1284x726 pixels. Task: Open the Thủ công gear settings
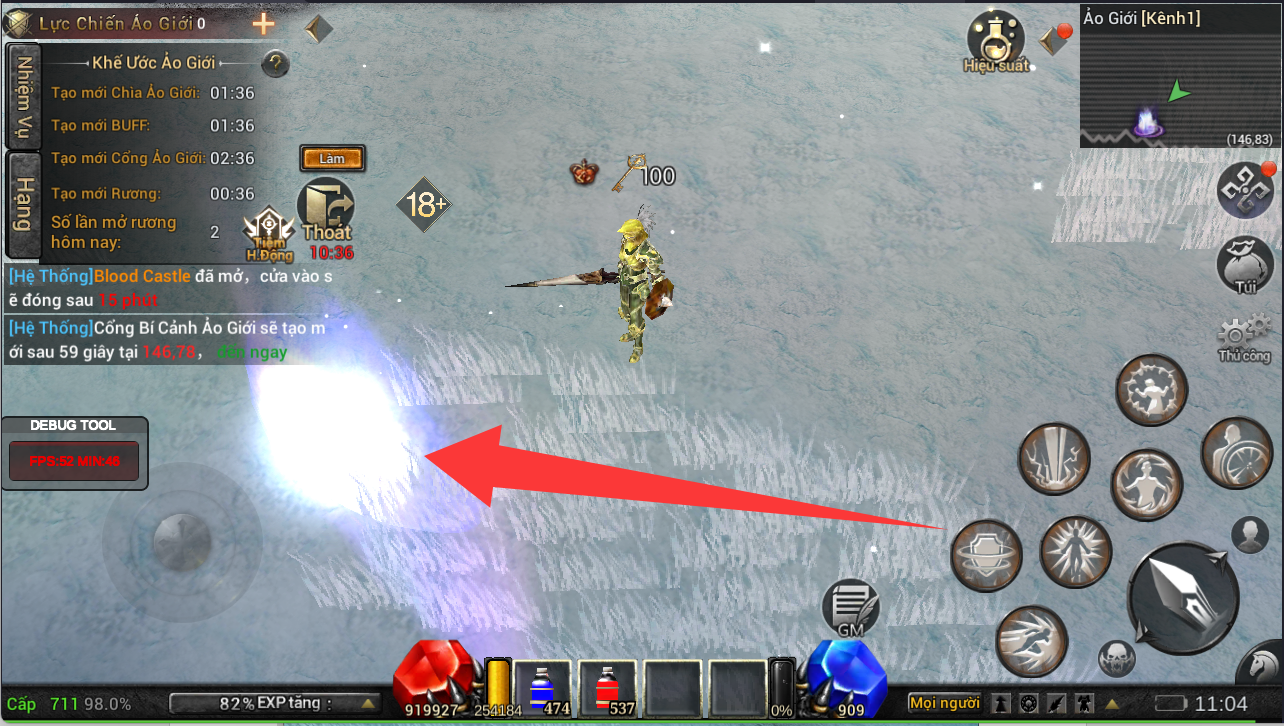[1244, 337]
